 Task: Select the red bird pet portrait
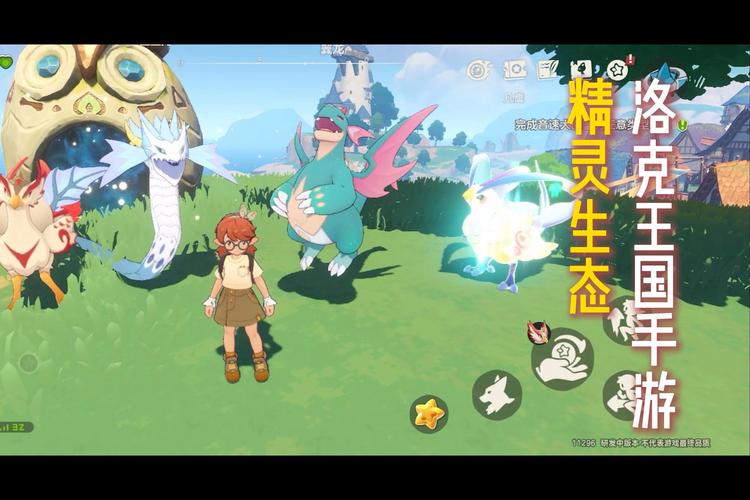tap(537, 334)
